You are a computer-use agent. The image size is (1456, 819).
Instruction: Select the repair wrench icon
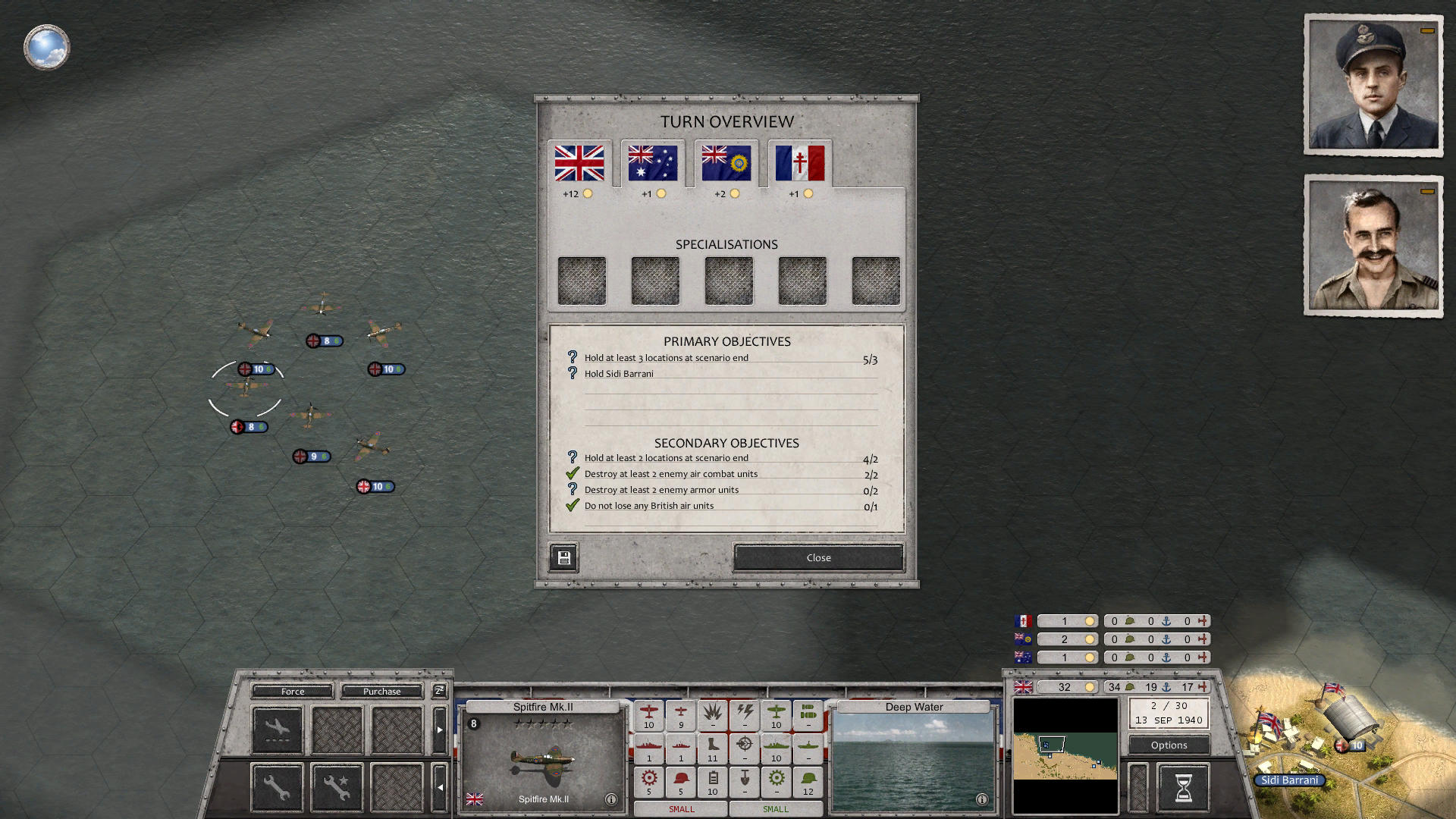click(x=276, y=786)
